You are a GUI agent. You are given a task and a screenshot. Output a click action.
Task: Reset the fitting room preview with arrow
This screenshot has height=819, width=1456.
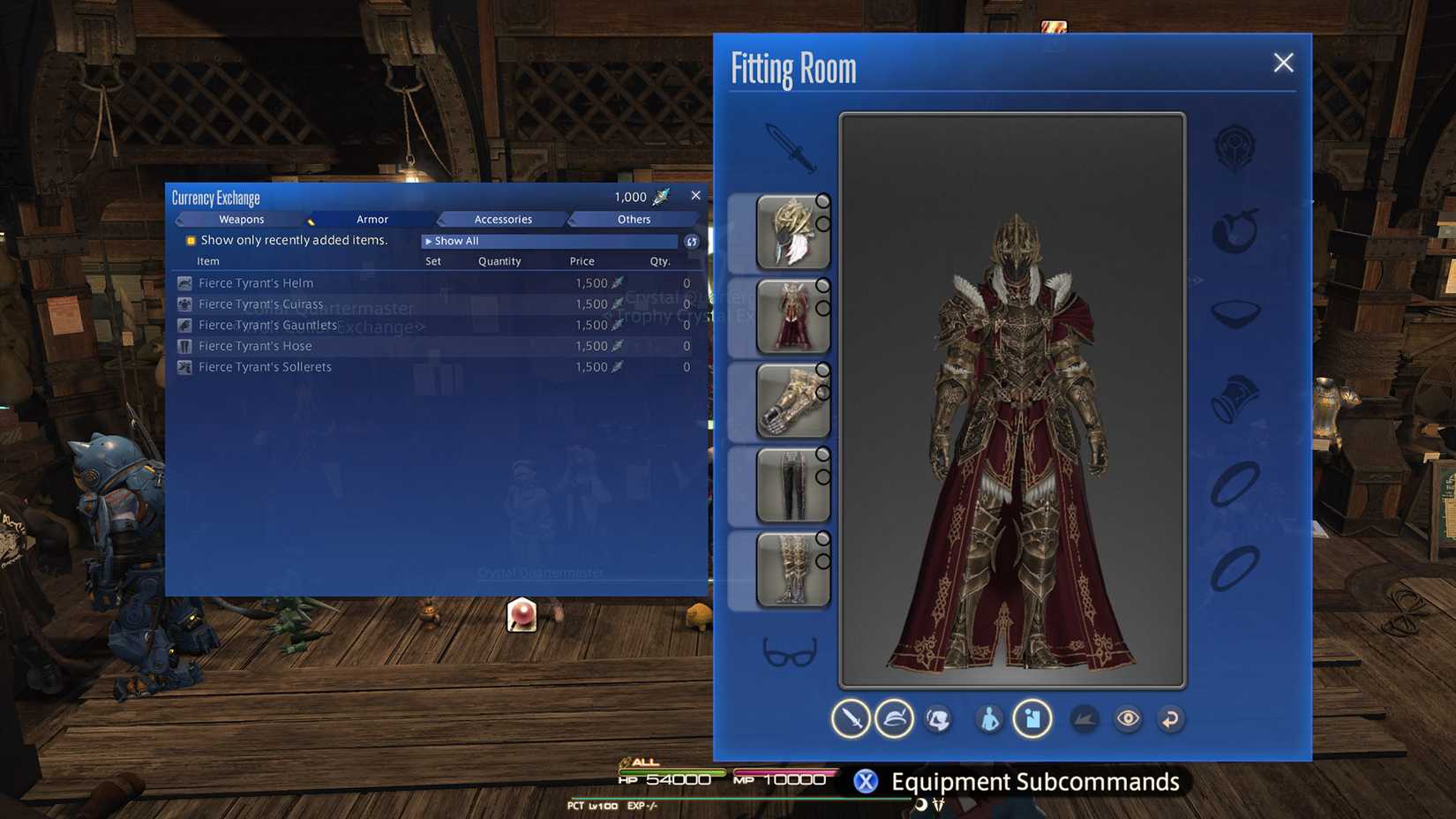click(x=1171, y=718)
